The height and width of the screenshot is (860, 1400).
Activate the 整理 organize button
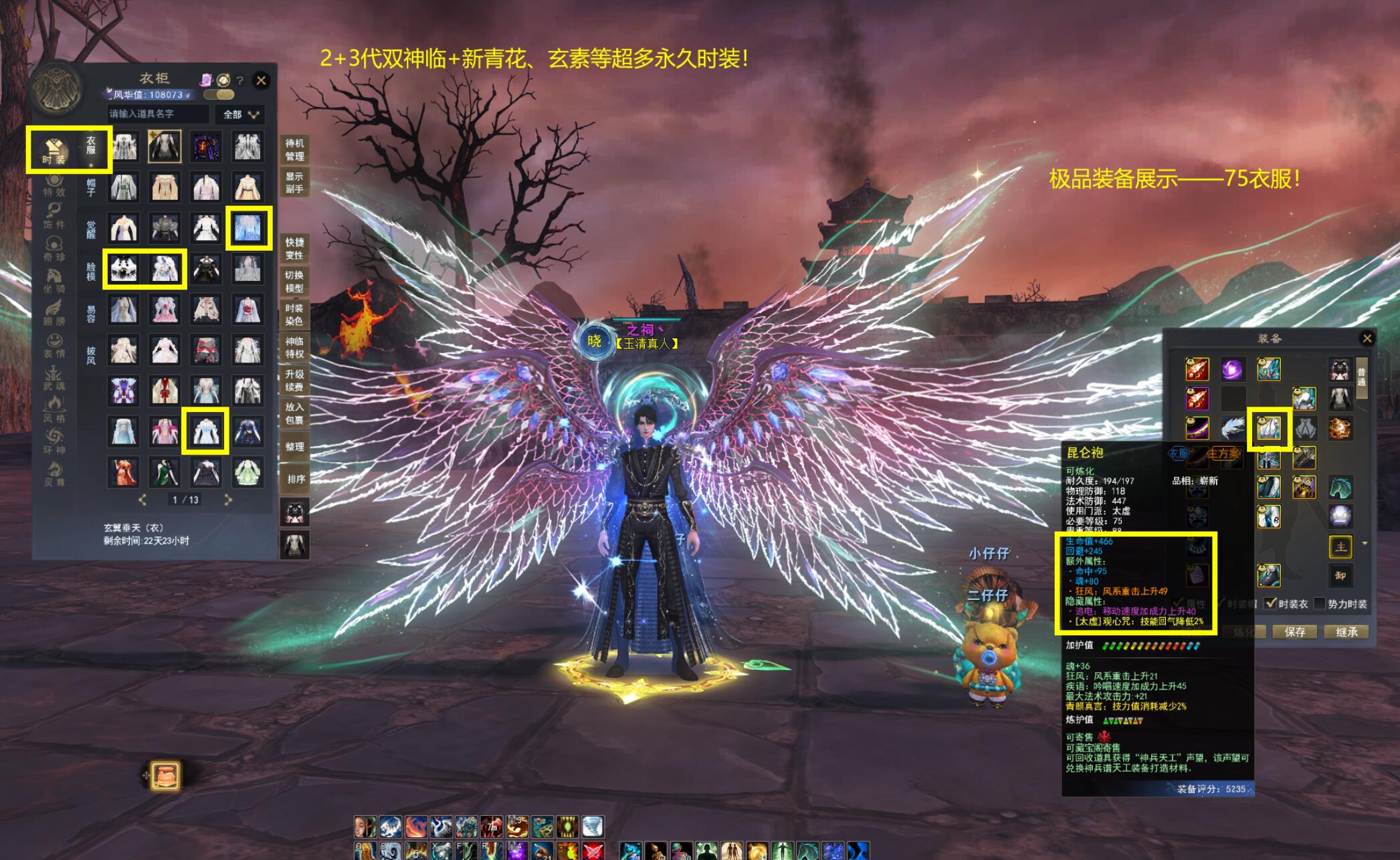coord(294,446)
